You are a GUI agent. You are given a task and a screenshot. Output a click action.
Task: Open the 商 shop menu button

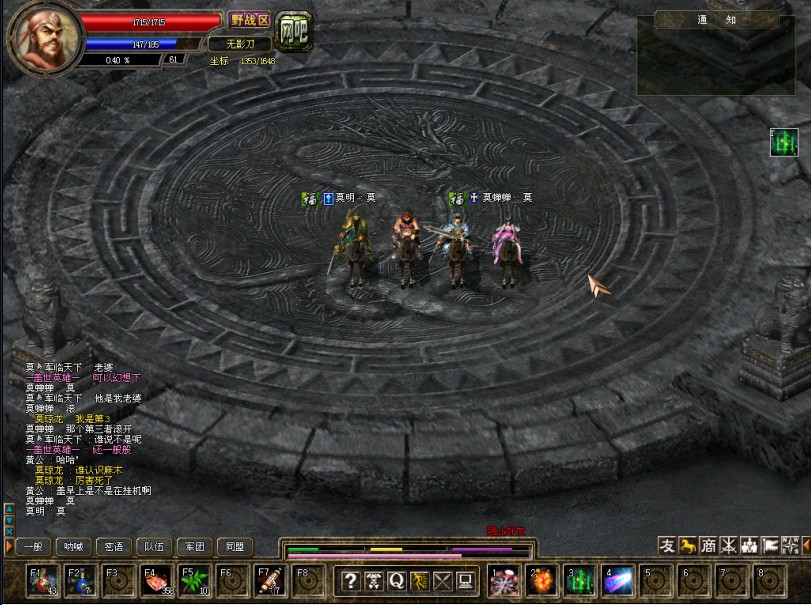(708, 545)
